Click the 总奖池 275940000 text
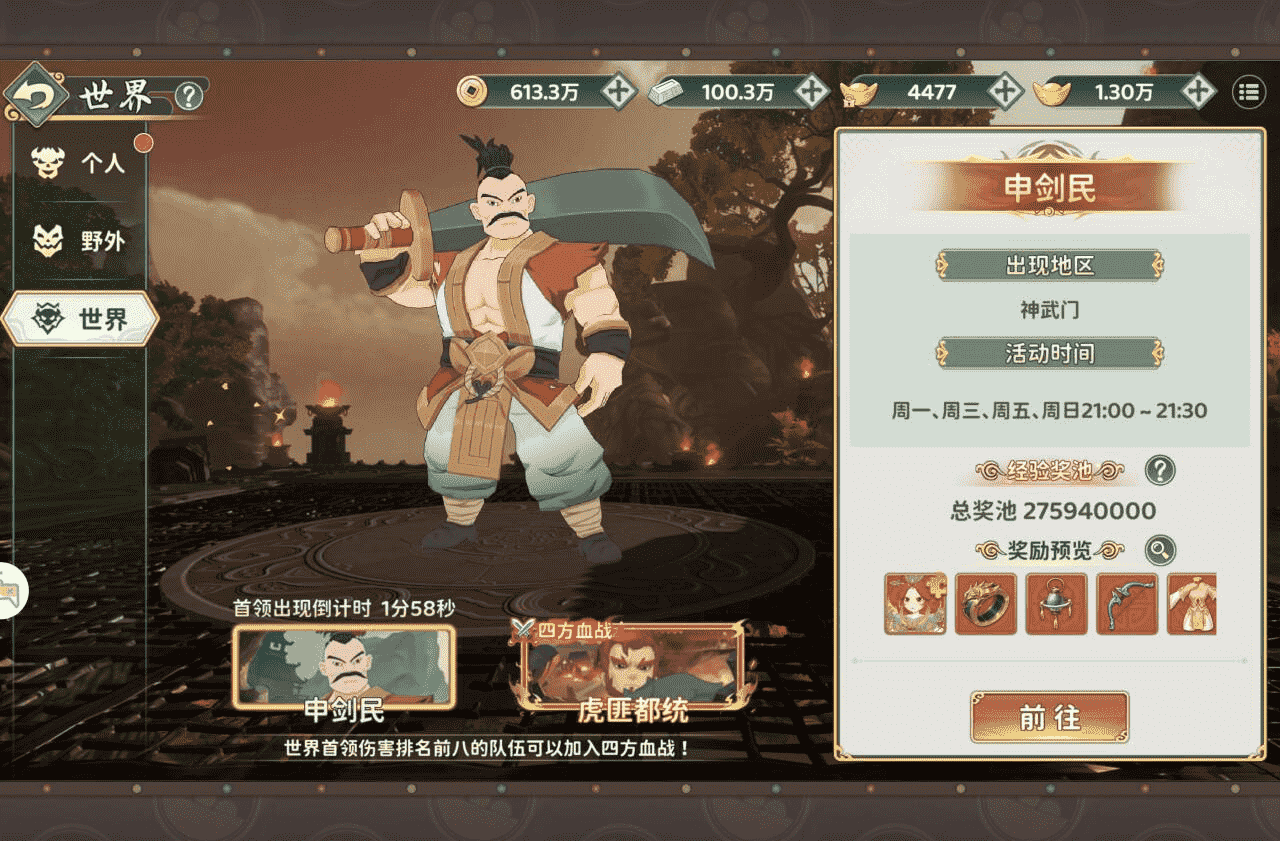Viewport: 1280px width, 841px height. [x=1047, y=510]
